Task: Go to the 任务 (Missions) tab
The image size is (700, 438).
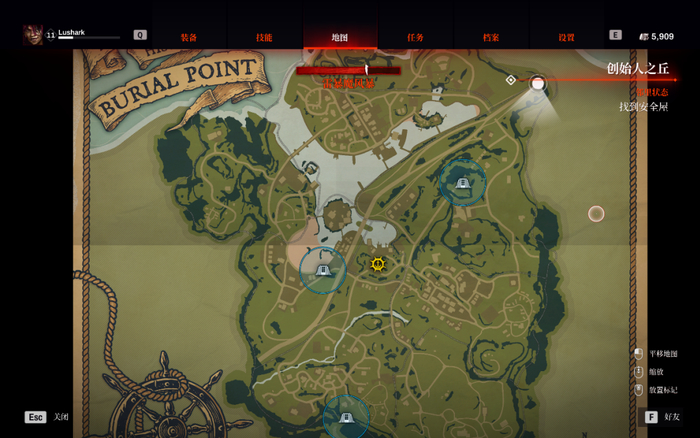Action: click(415, 37)
